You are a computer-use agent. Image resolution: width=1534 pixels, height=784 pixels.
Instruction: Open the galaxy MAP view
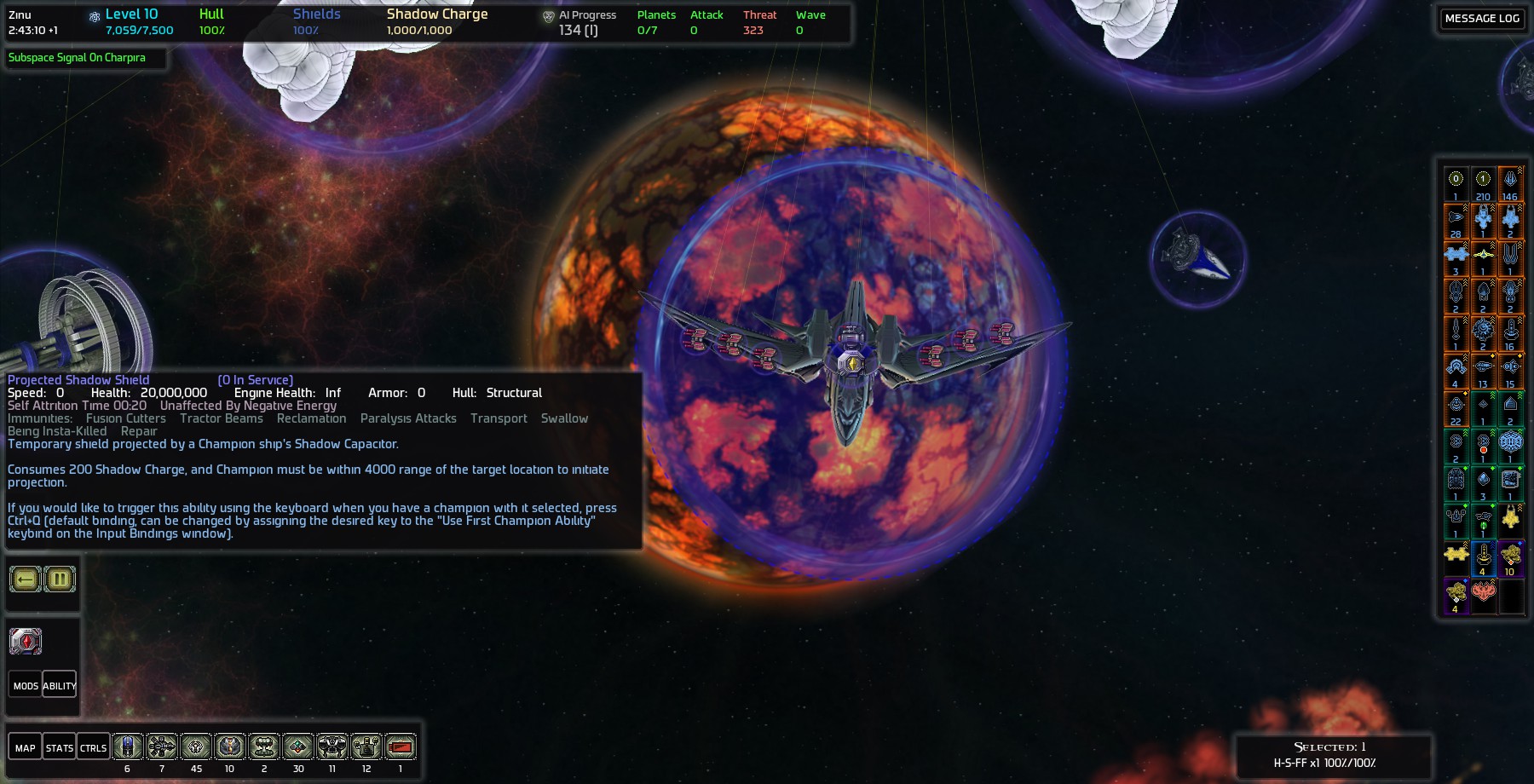point(26,747)
